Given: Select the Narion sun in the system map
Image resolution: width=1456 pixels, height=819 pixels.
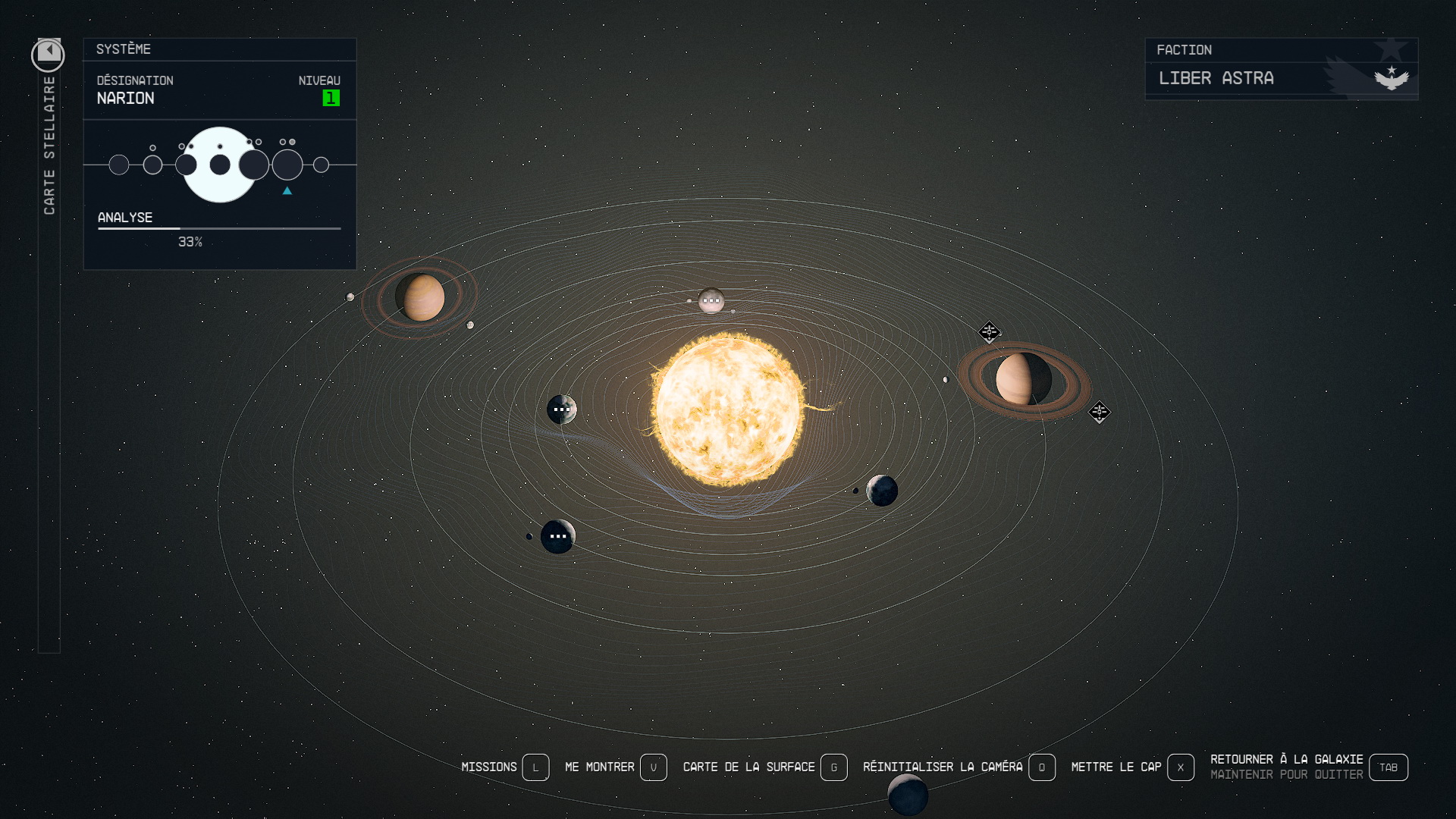Looking at the screenshot, I should 727,409.
